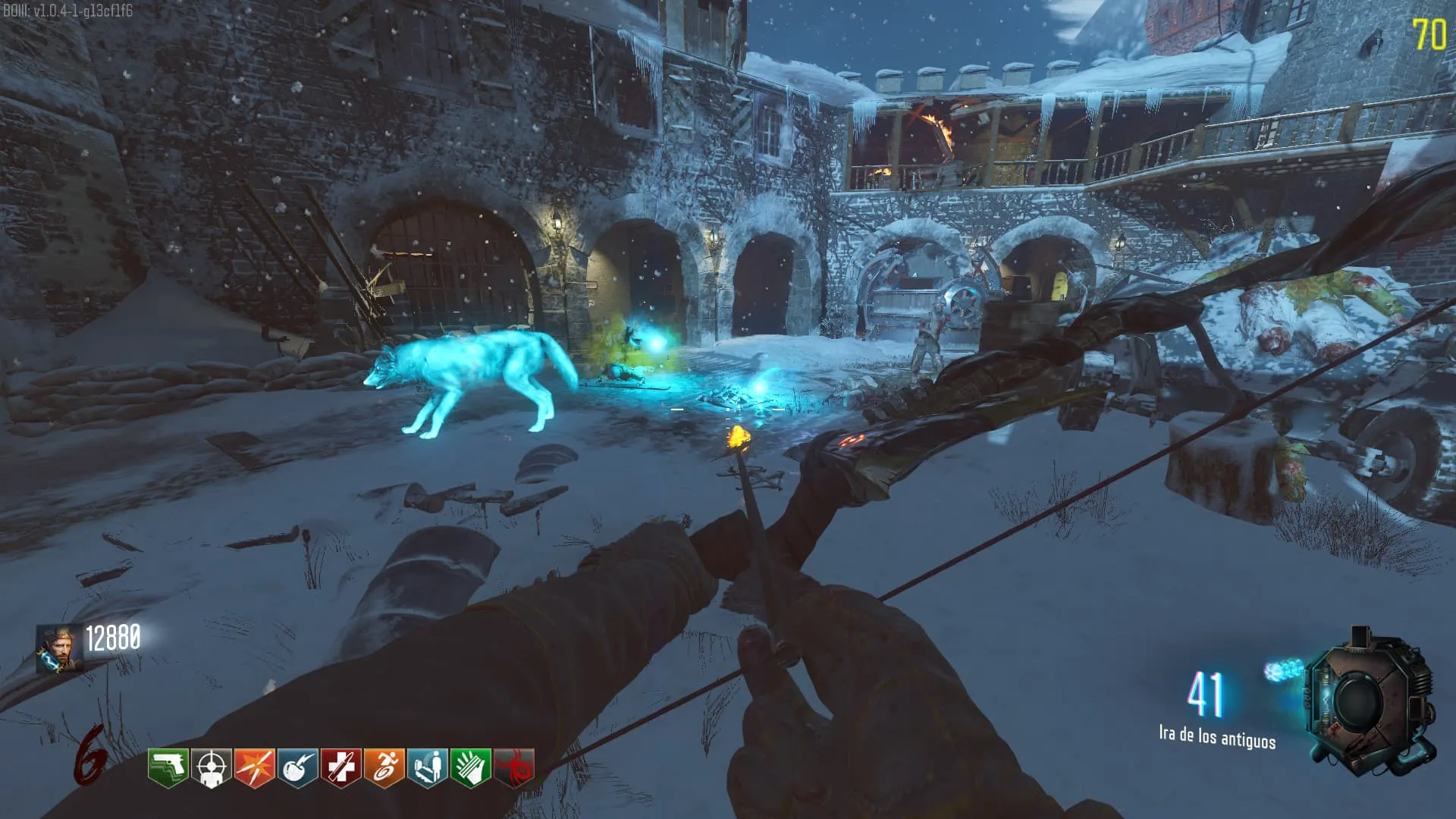Choose the Double Tap bullet-burst perk icon

(x=254, y=767)
